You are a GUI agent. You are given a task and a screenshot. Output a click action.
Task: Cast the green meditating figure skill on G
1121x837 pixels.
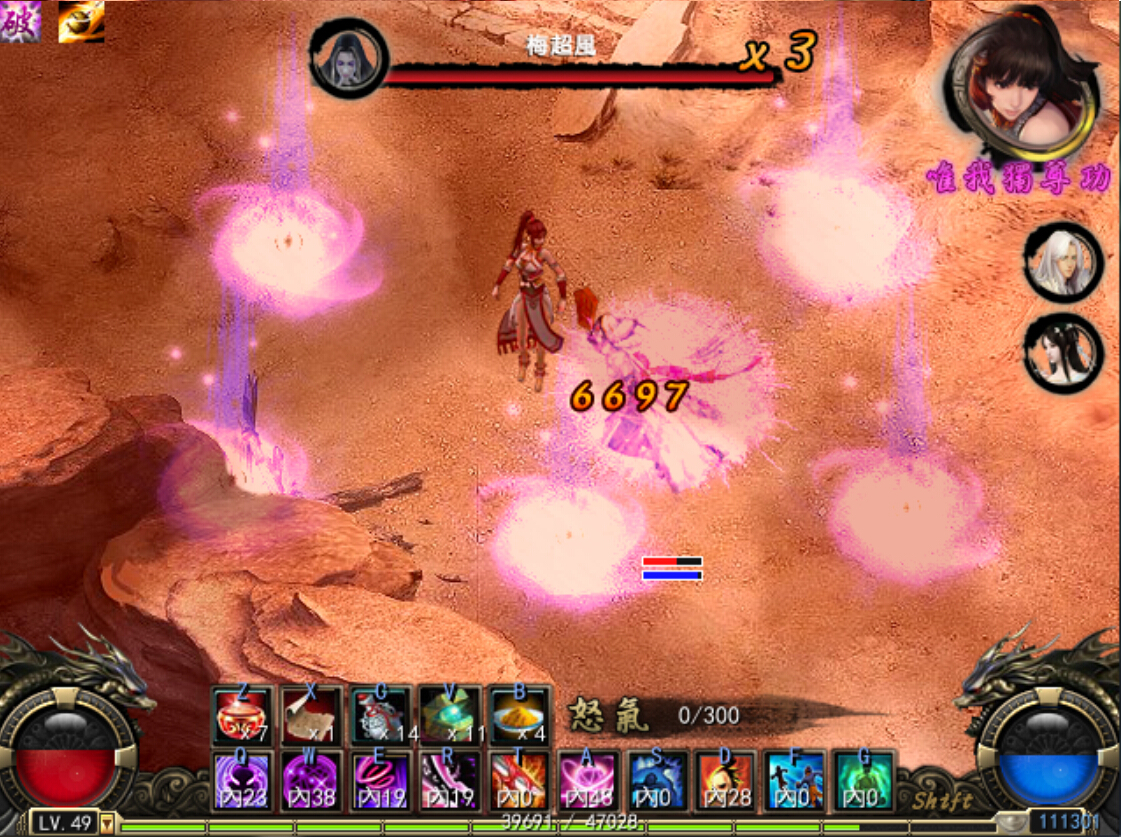864,781
